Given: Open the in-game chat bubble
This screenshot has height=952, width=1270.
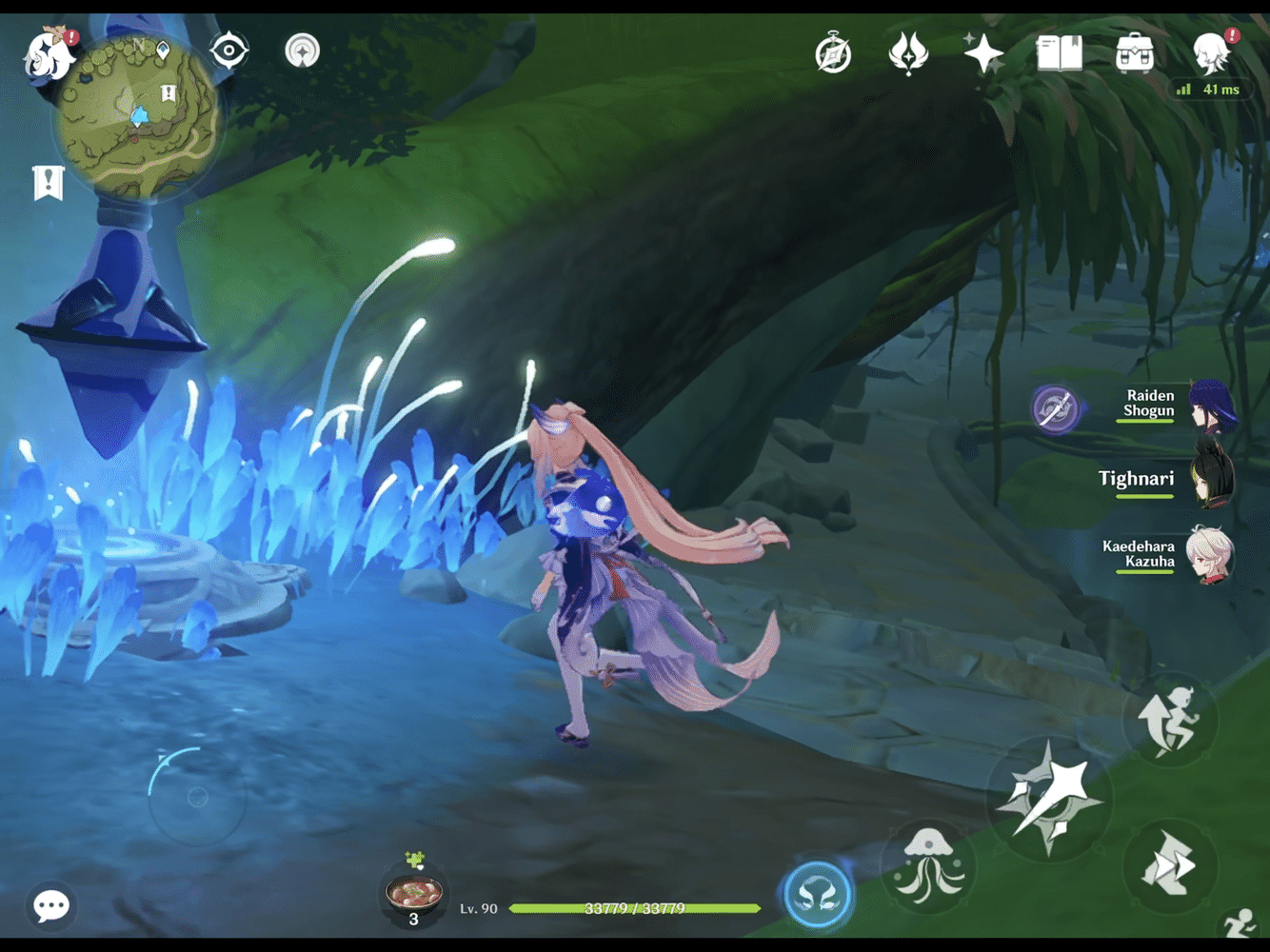Looking at the screenshot, I should pos(50,904).
